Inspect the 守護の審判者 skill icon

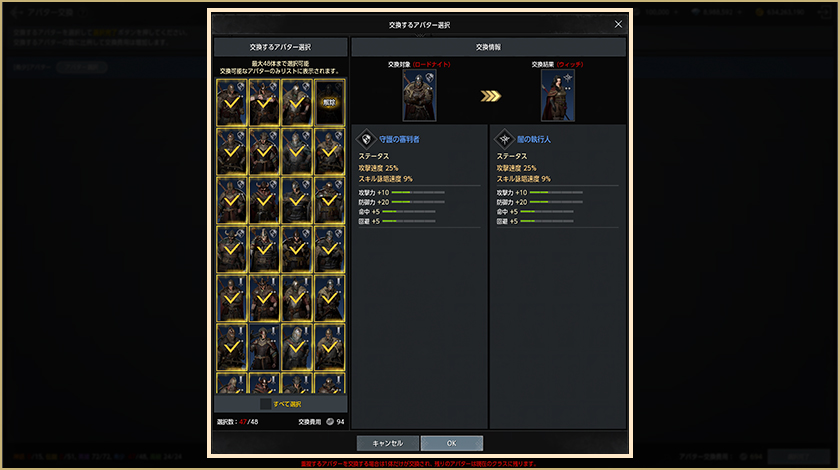(x=365, y=140)
